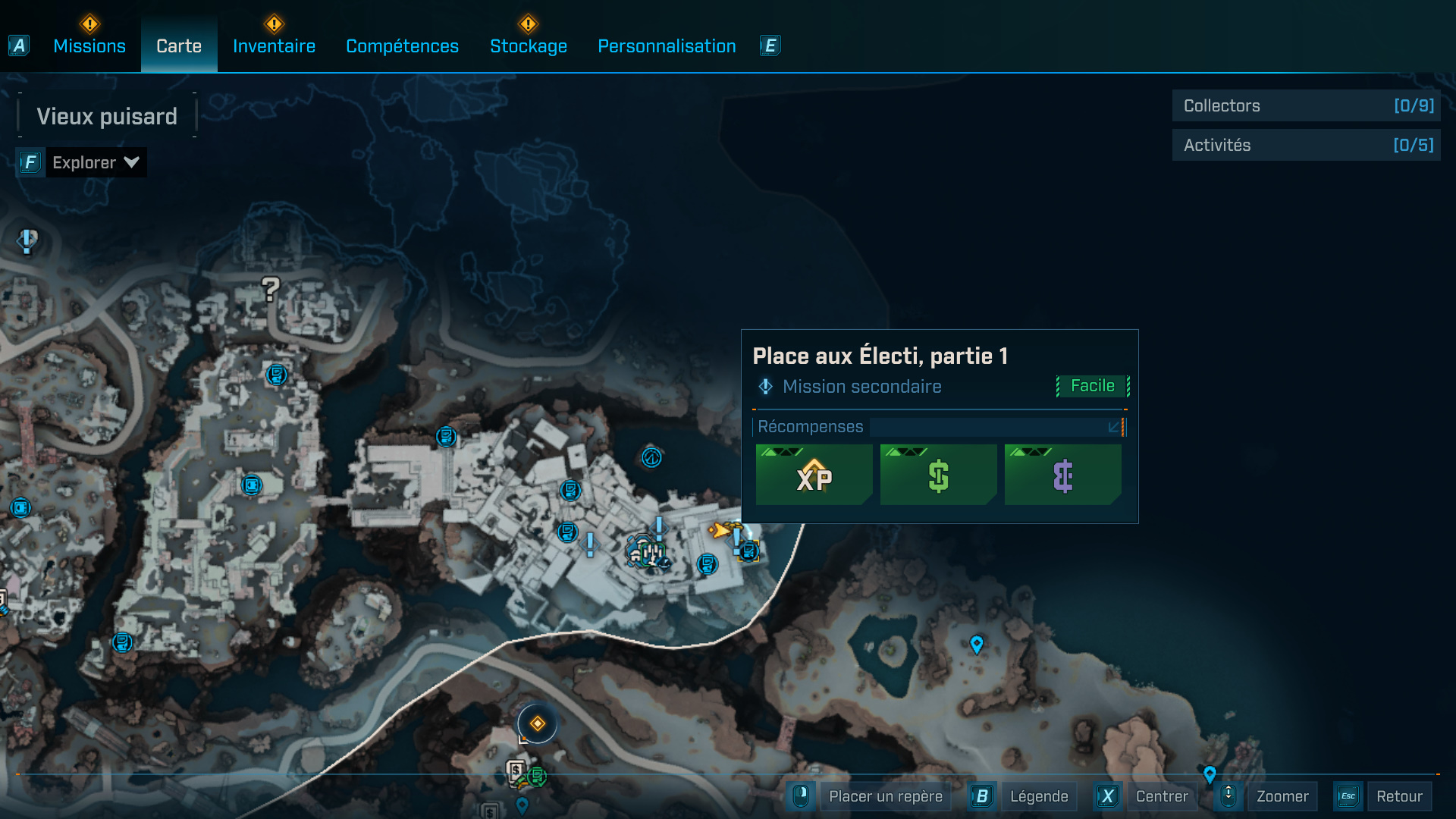Click the Mission secondaire diamond icon

764,387
